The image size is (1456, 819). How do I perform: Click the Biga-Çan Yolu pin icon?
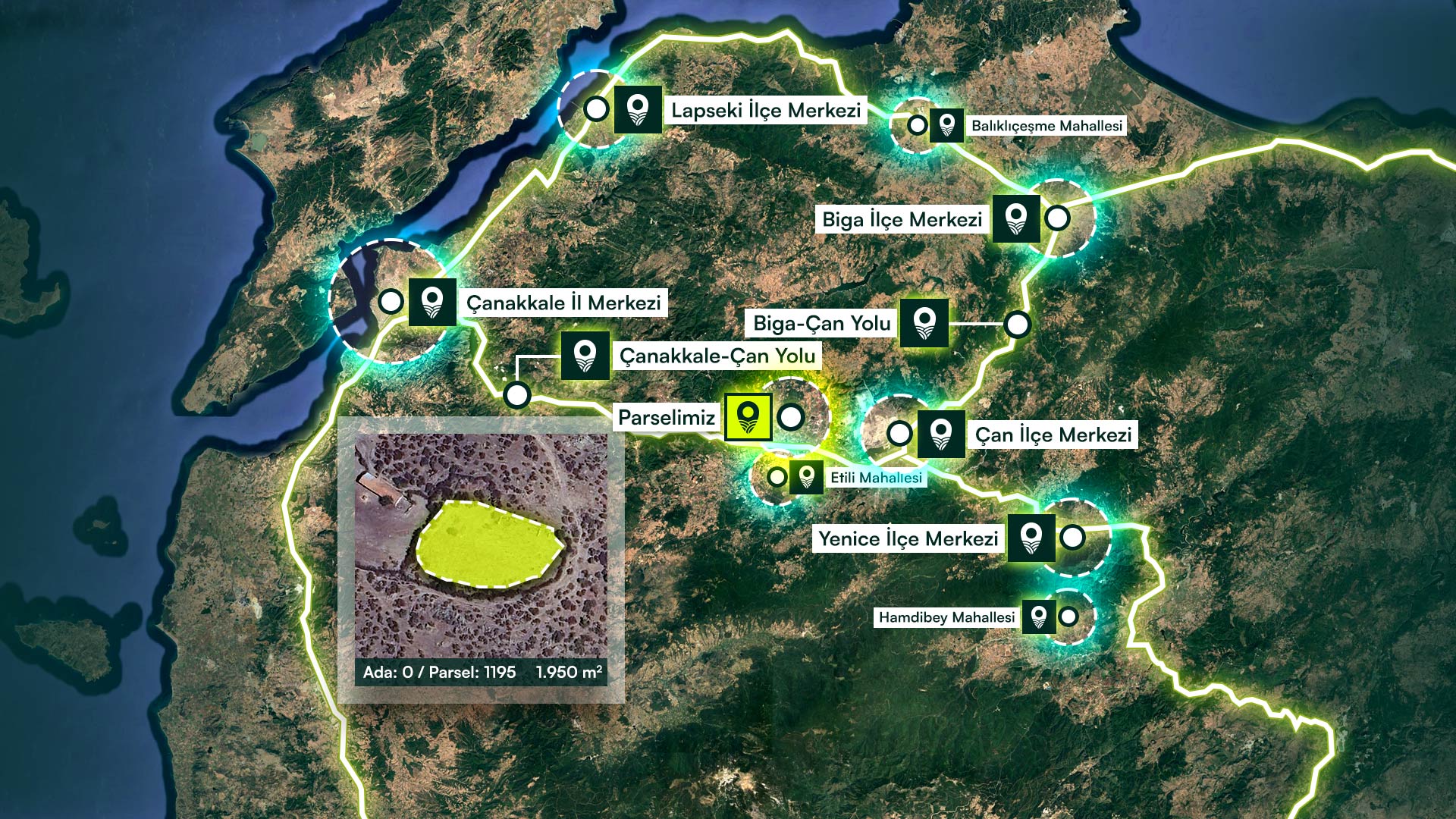pos(924,323)
